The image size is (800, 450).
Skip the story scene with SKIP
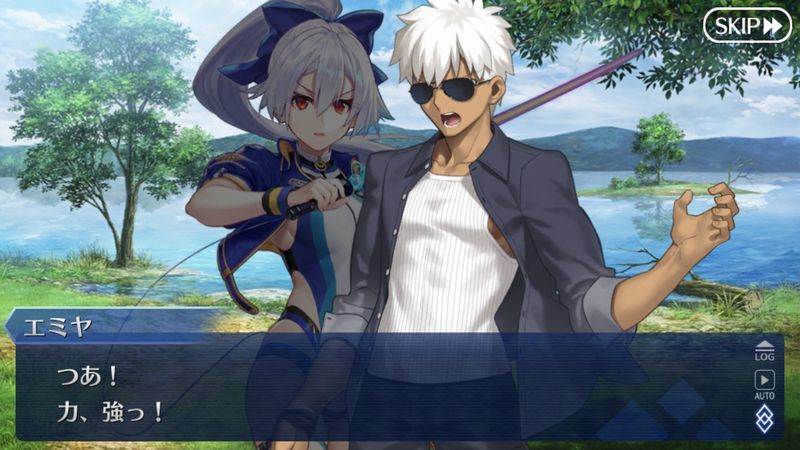point(746,25)
